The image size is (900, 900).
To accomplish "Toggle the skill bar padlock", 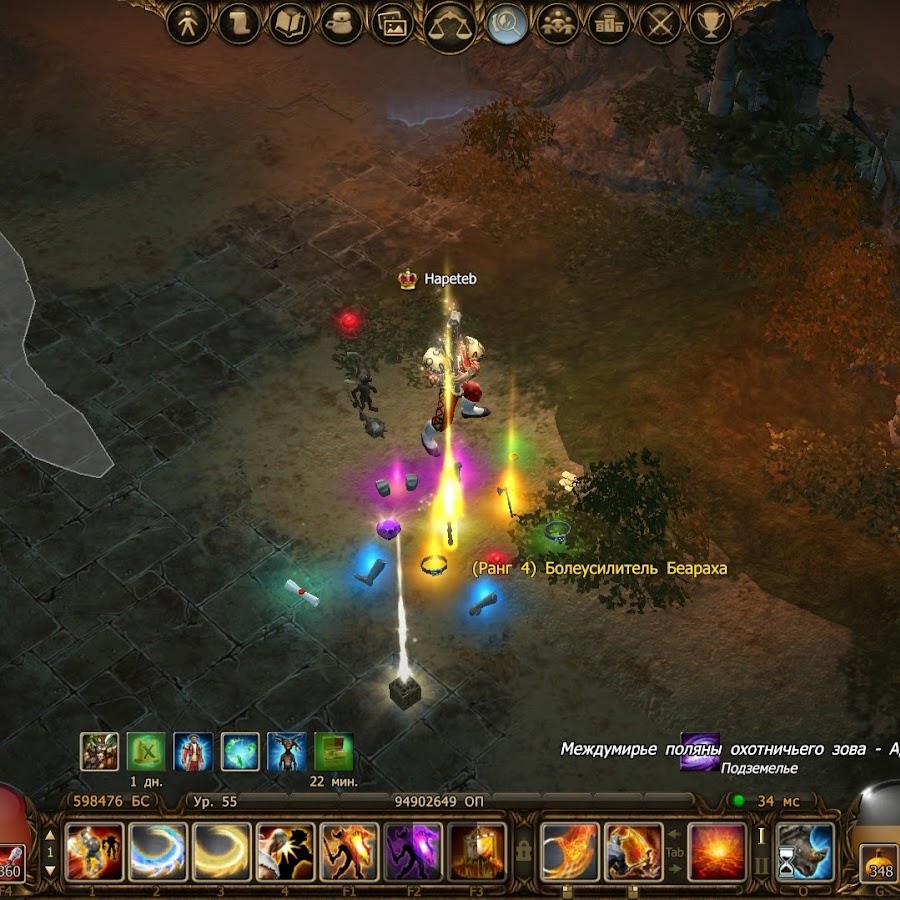I will coord(522,851).
